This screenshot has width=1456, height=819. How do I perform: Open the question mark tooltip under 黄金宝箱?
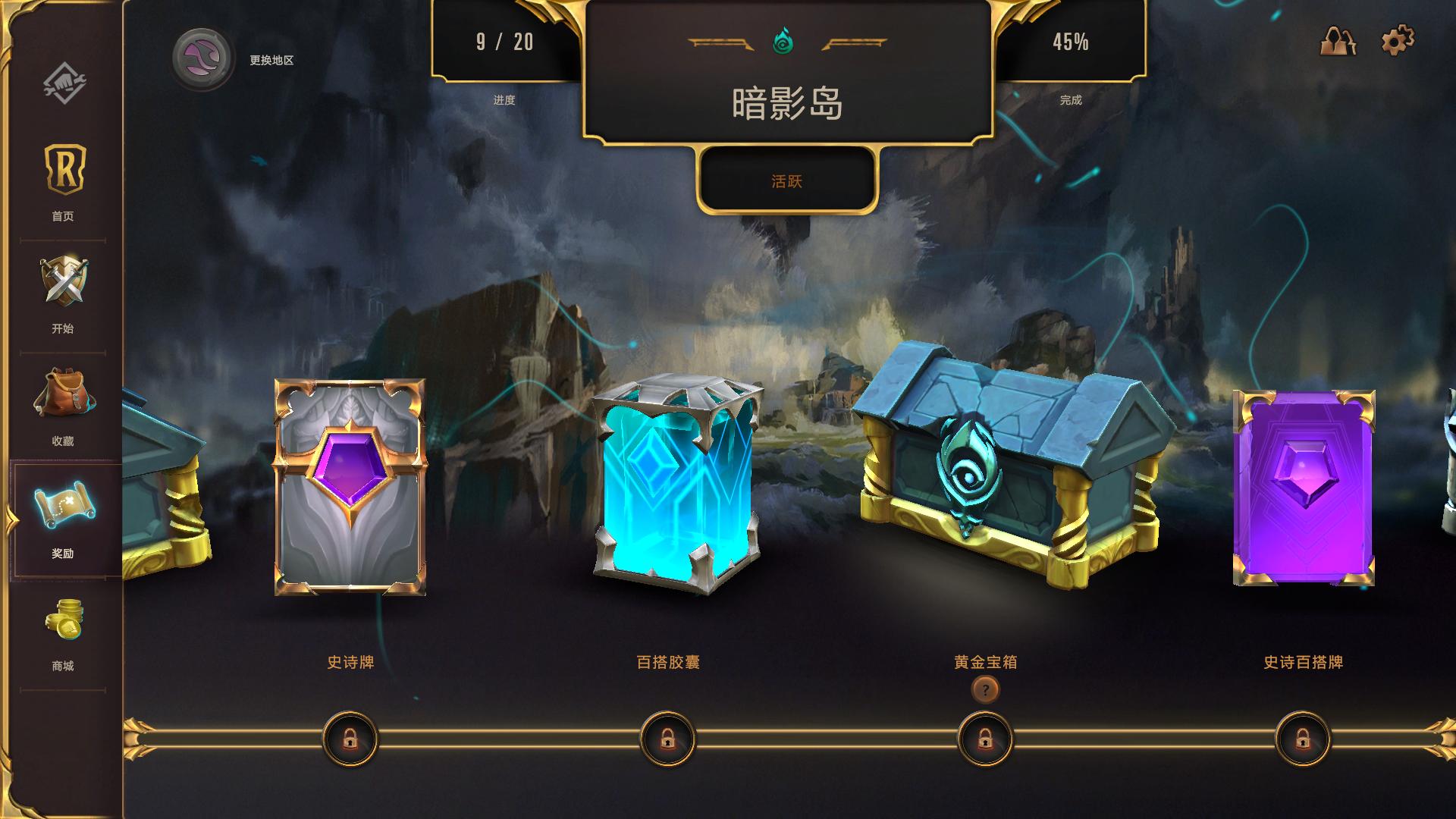coord(985,691)
